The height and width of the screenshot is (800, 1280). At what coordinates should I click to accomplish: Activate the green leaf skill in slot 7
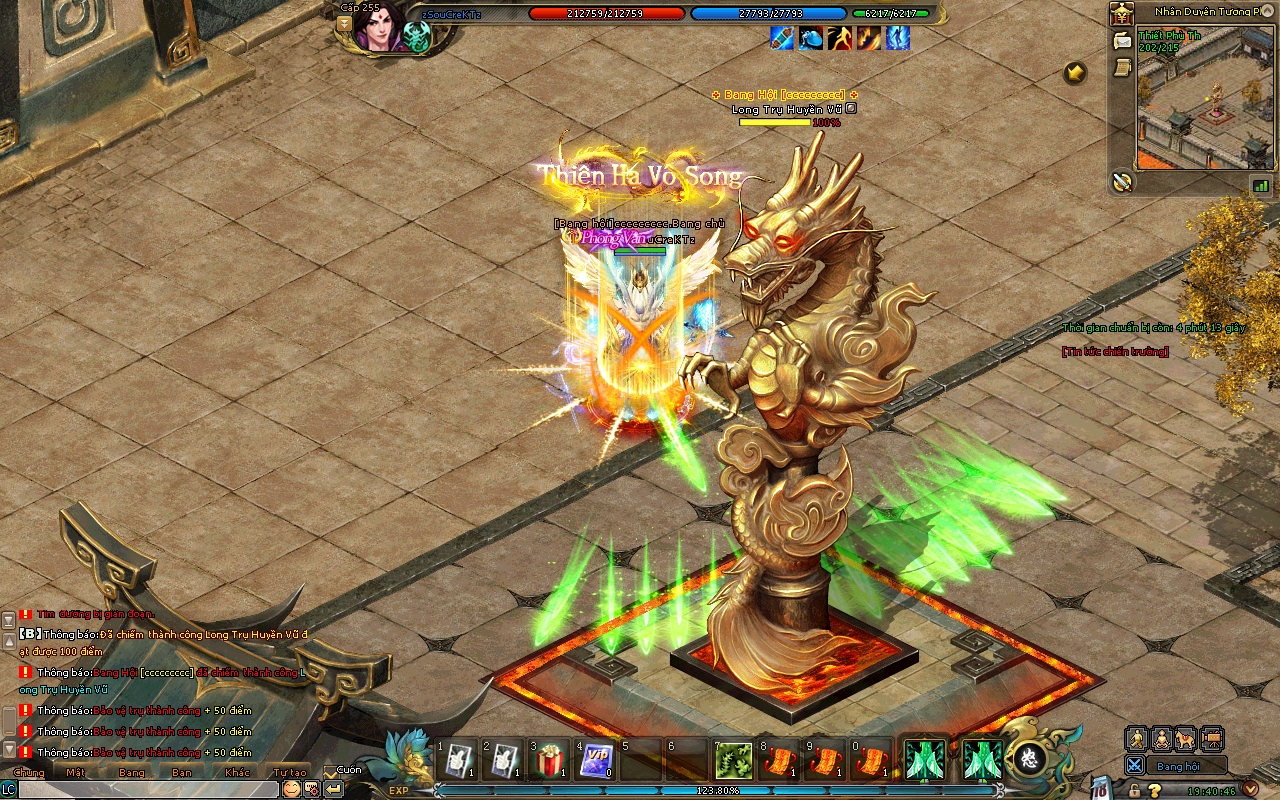[734, 762]
